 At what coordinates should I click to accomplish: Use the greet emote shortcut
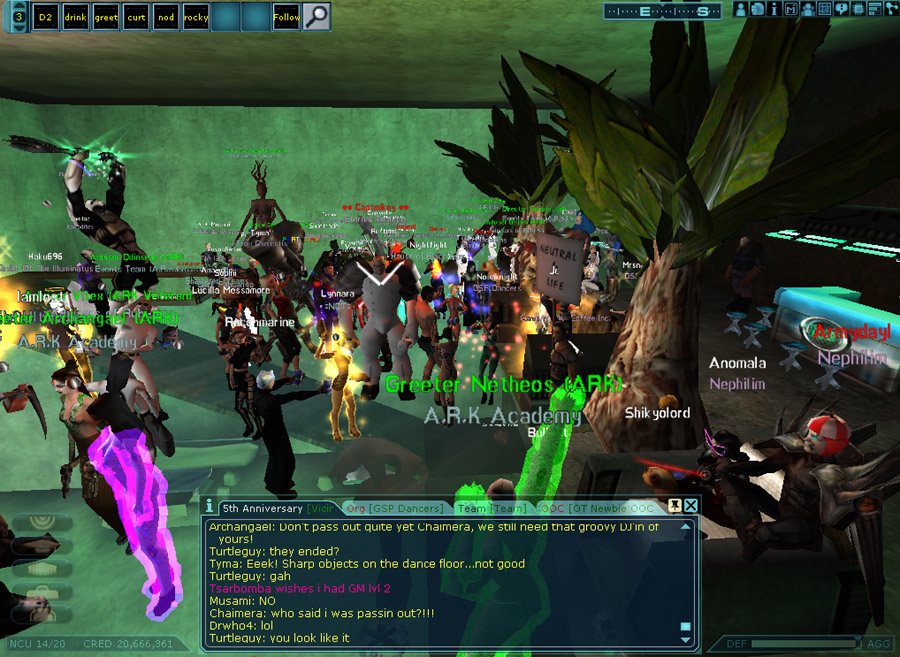[x=105, y=17]
